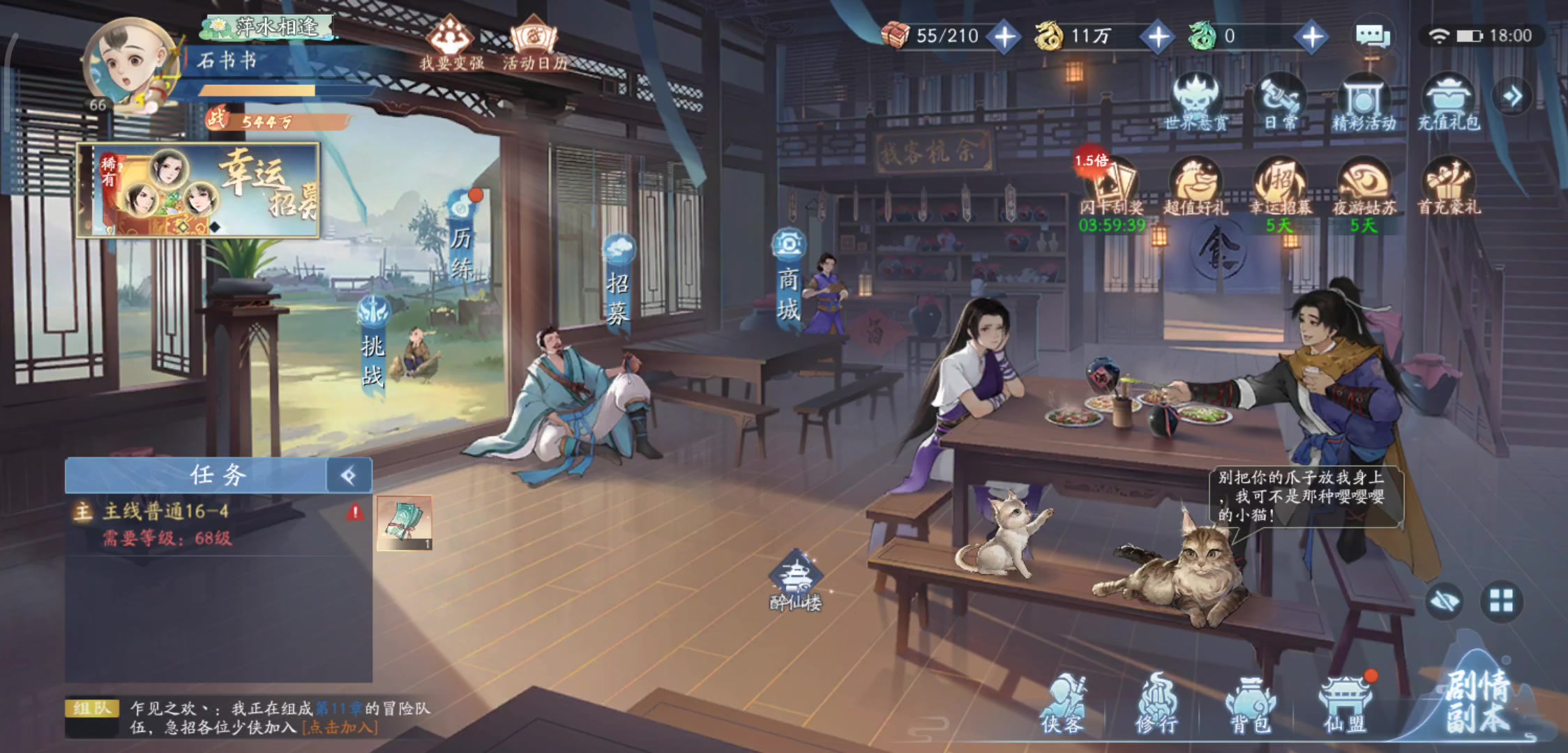Screen dimensions: 1568x753
Task: Open the 侠客 heroes menu
Action: tap(1062, 703)
